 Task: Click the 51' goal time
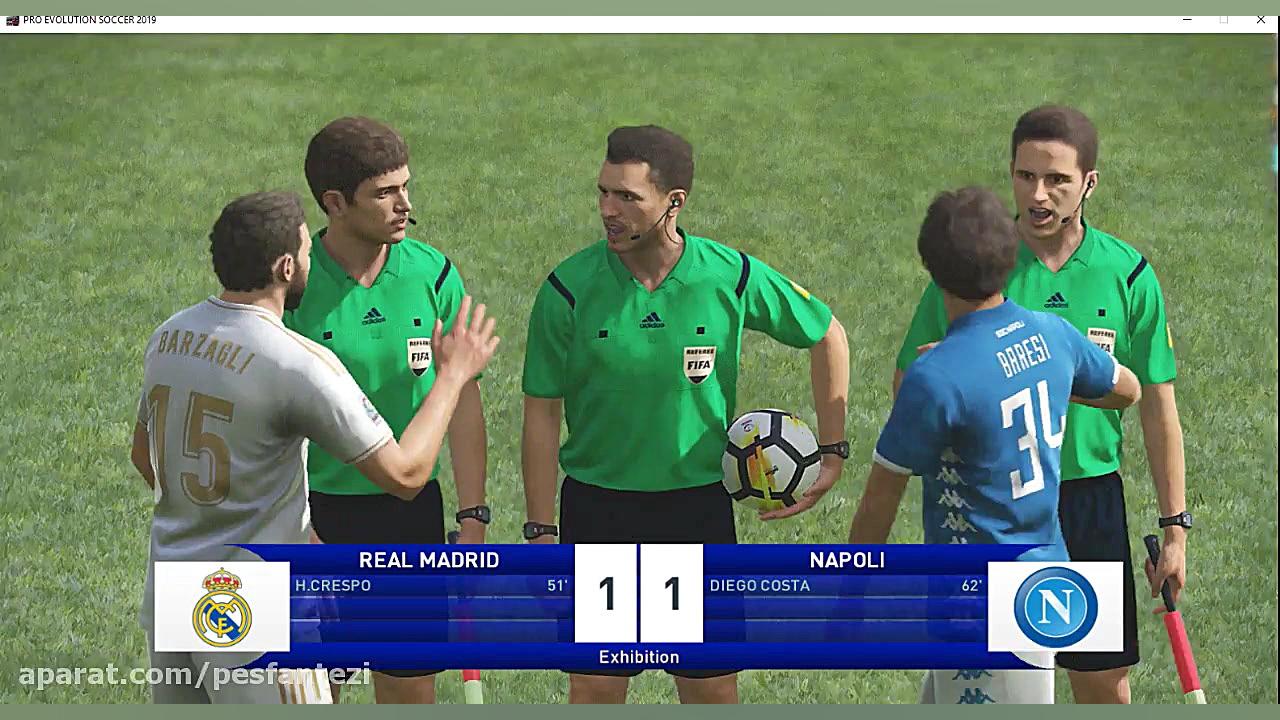(557, 585)
